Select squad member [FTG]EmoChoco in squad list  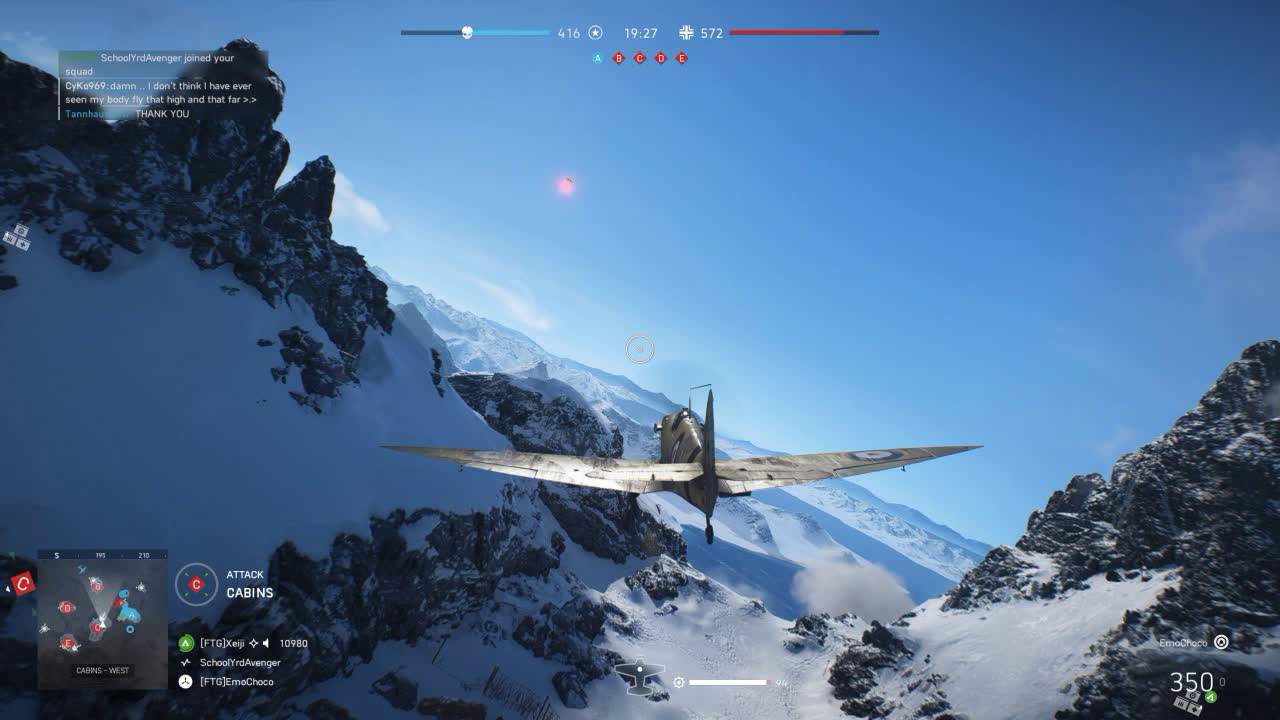coord(236,682)
